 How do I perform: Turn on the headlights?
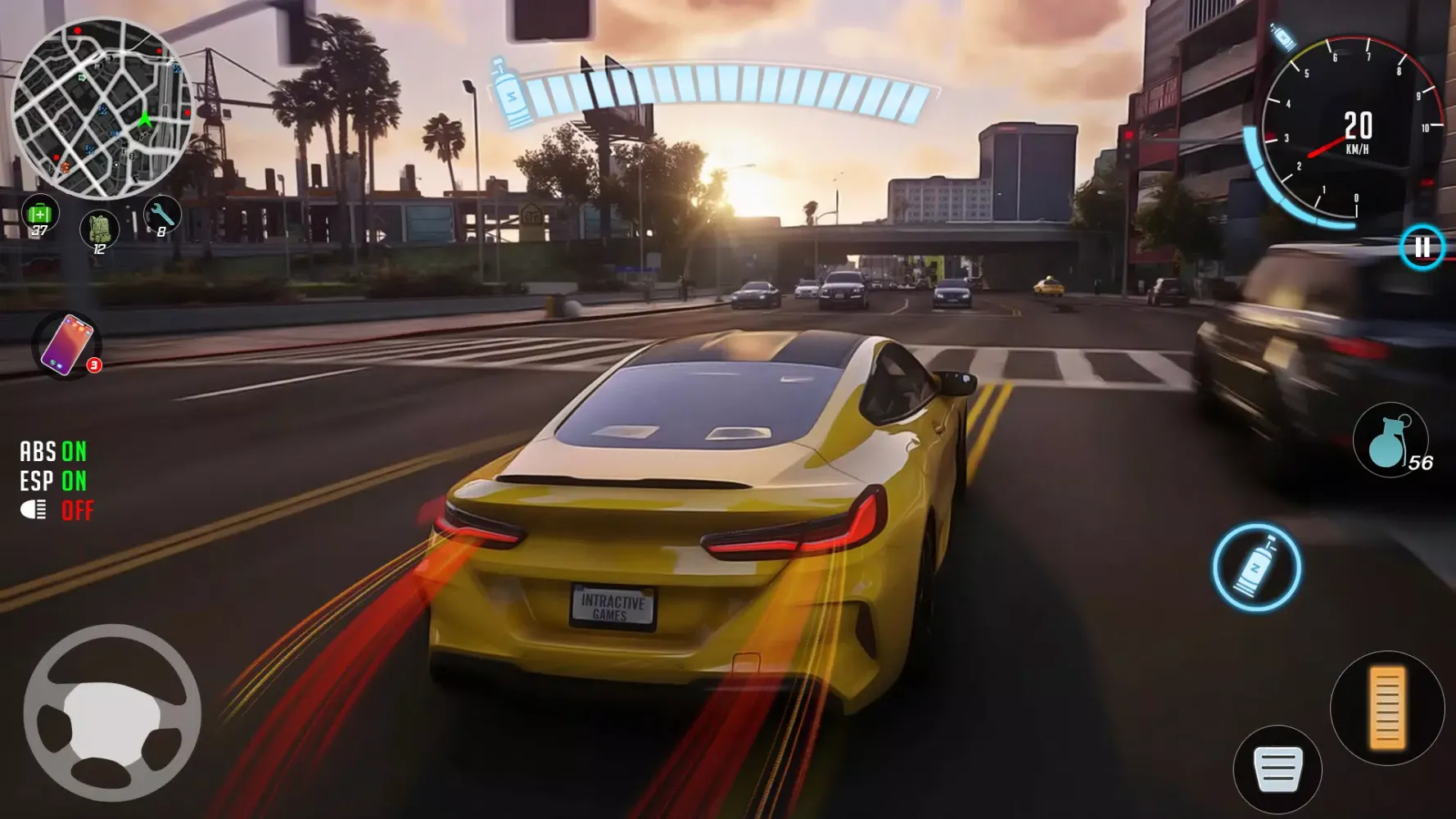pyautogui.click(x=56, y=510)
